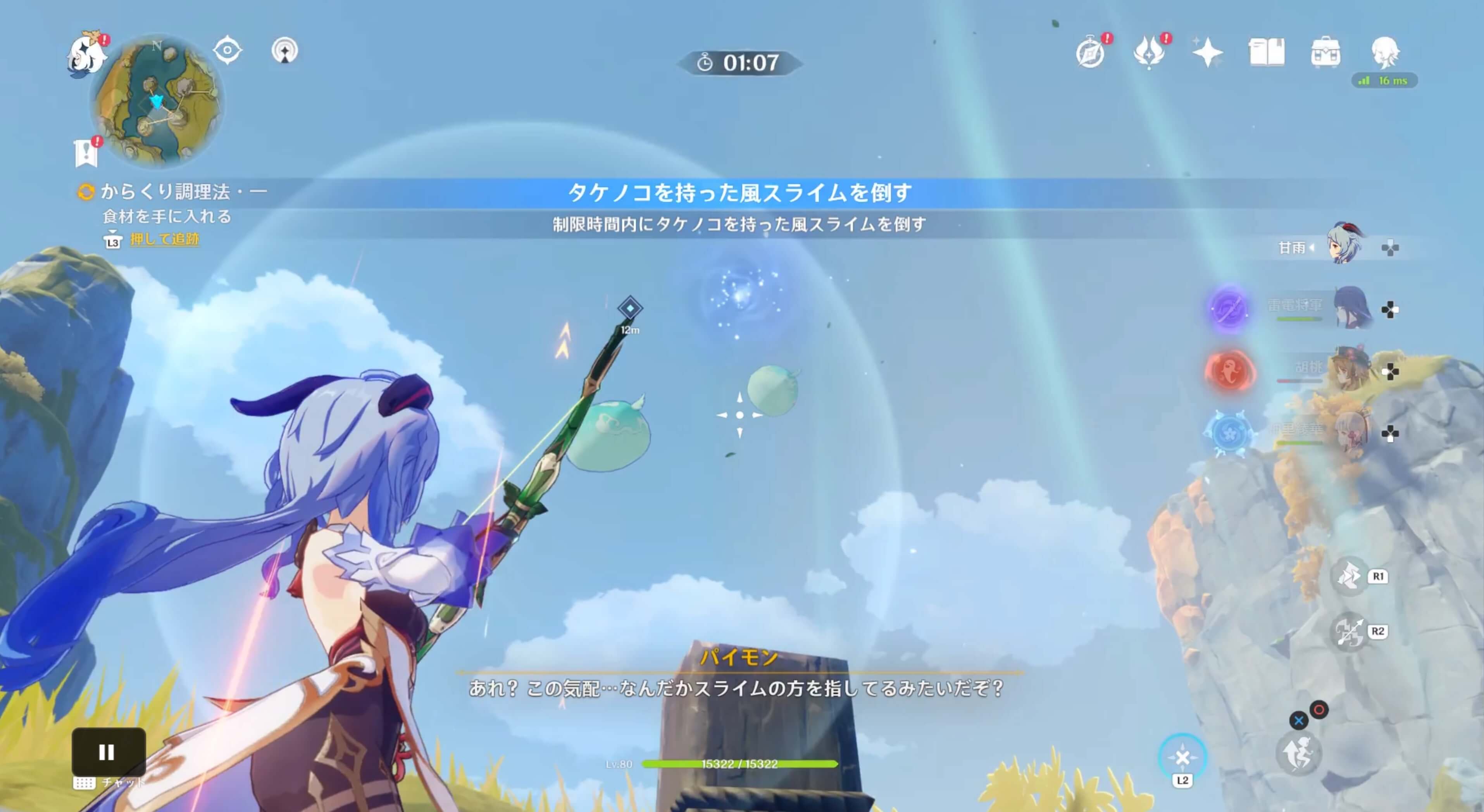The width and height of the screenshot is (1484, 812).
Task: Toggle the compass orientation icon
Action: [227, 51]
